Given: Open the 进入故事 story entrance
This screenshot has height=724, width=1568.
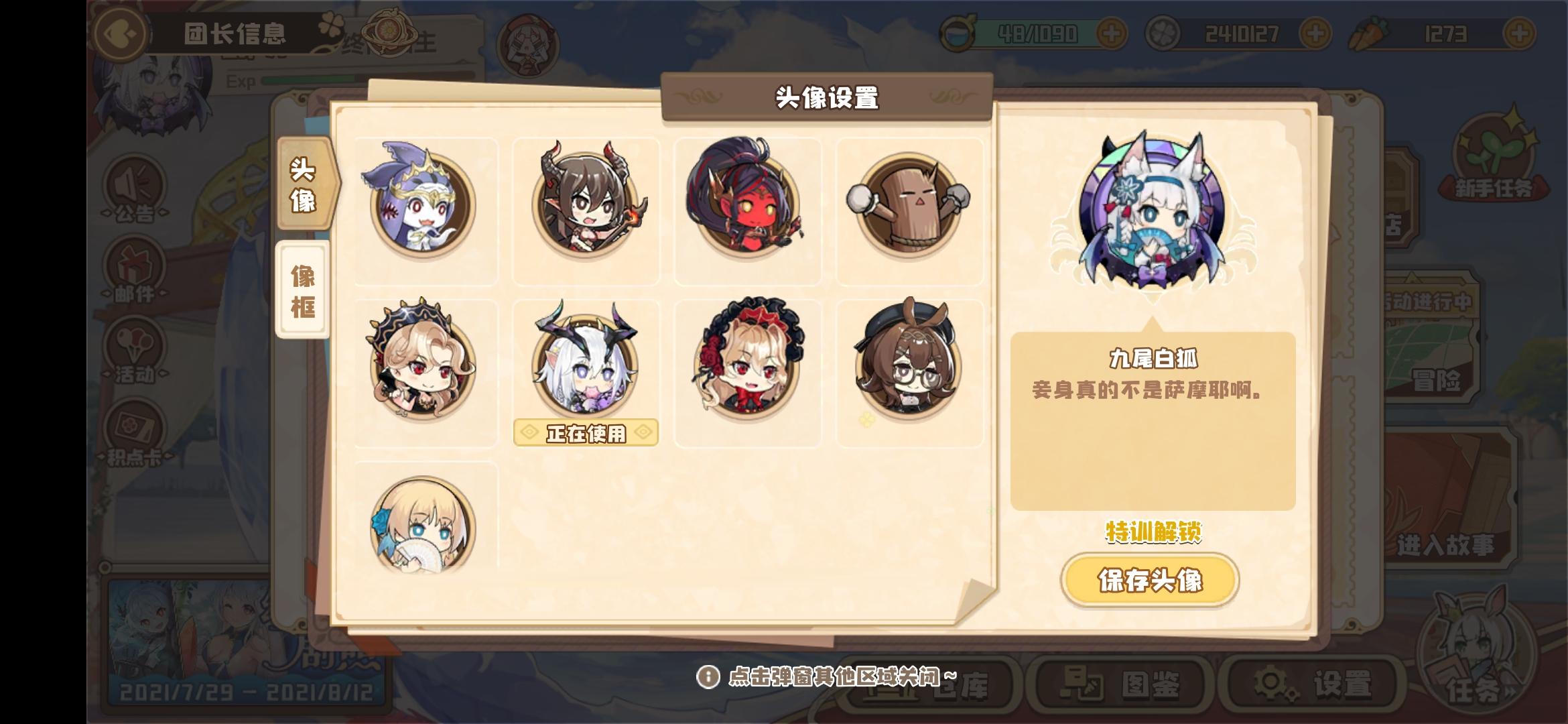Looking at the screenshot, I should coord(1447,547).
